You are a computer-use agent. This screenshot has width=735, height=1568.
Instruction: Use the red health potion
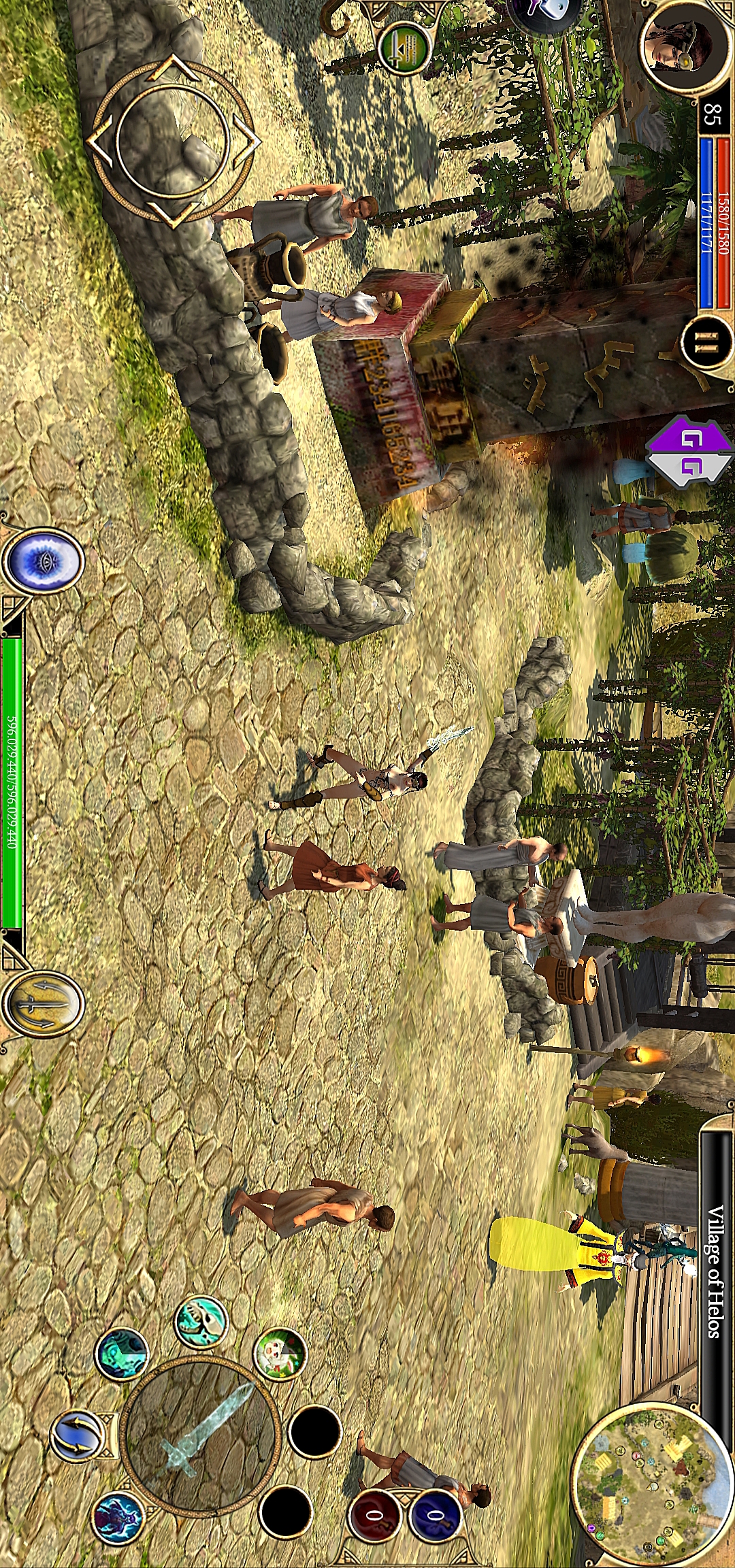tap(375, 1516)
